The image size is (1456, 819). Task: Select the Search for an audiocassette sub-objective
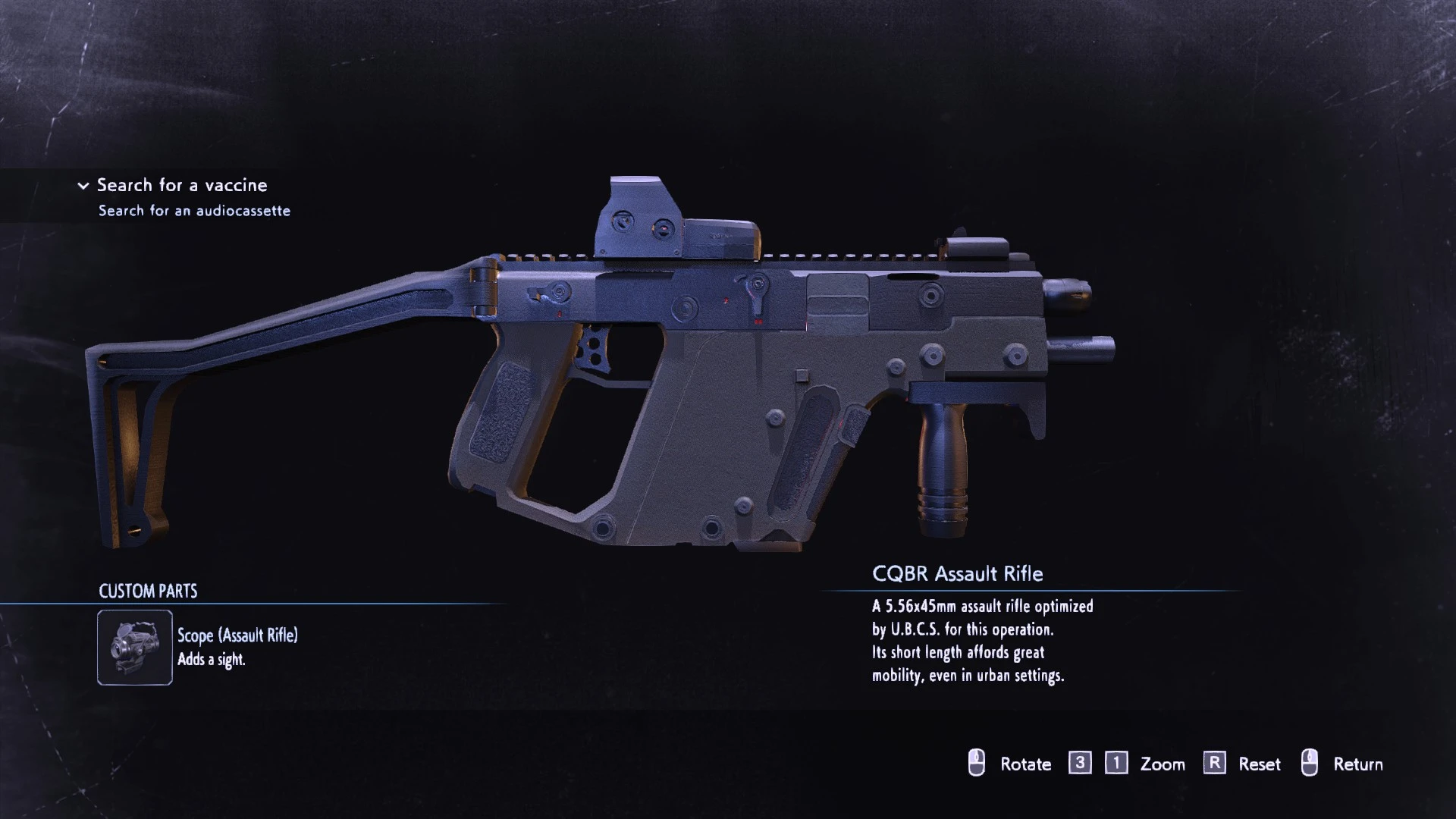coord(194,211)
